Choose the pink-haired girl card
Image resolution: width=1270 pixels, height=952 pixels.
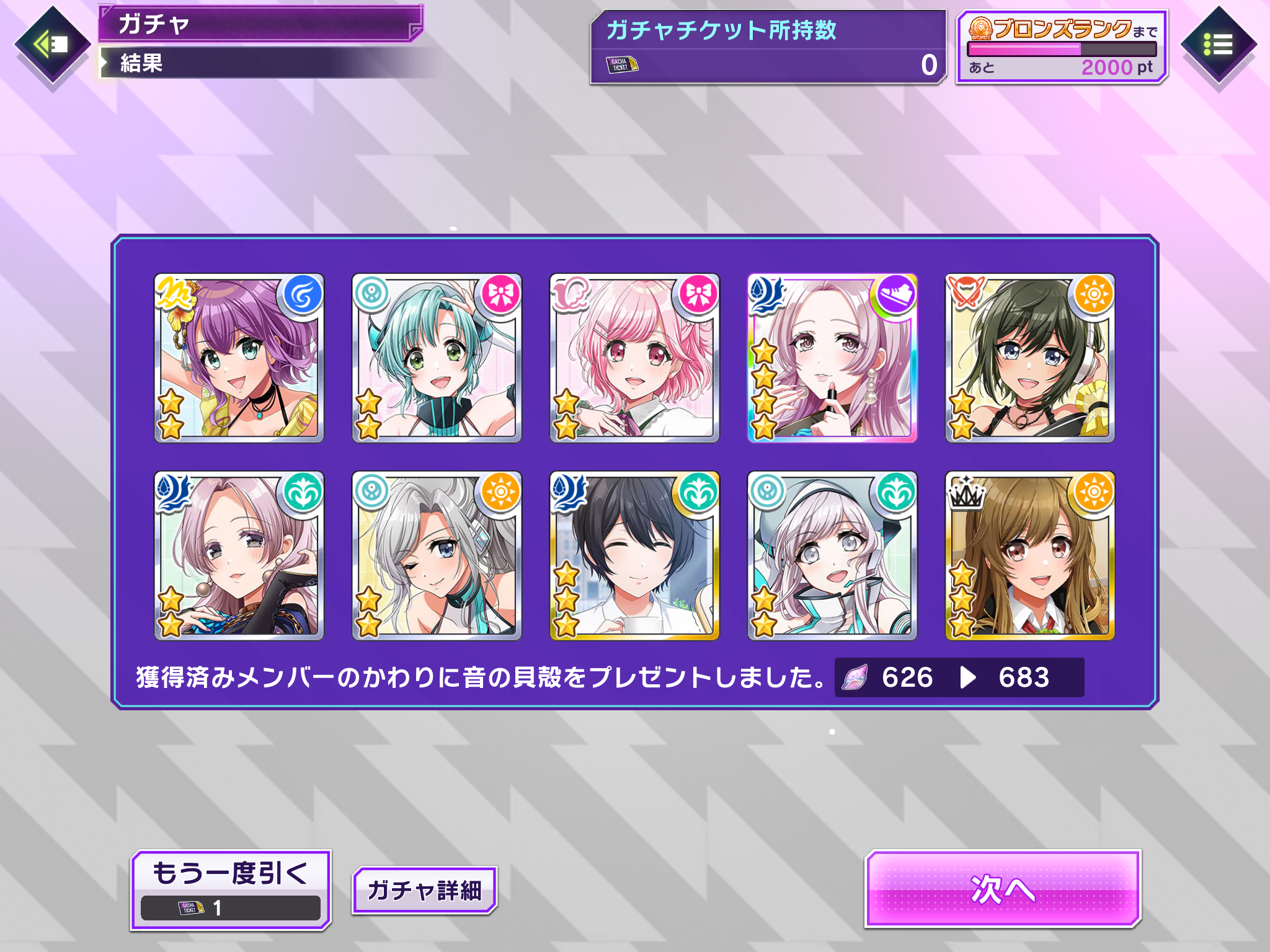[634, 358]
